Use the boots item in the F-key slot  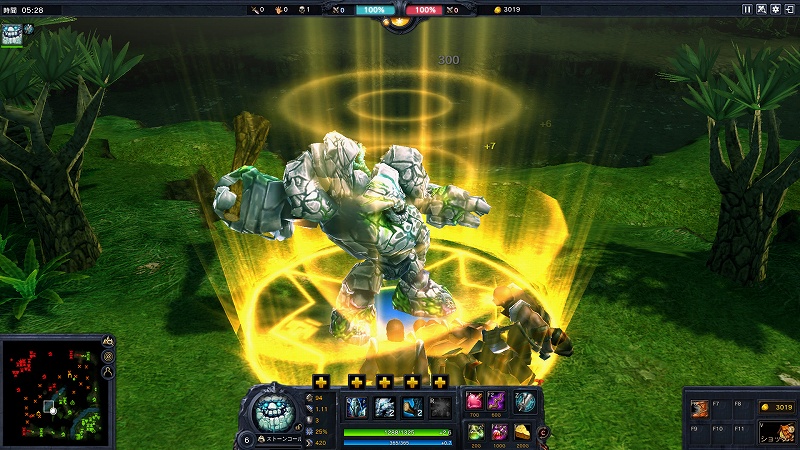[x=700, y=407]
